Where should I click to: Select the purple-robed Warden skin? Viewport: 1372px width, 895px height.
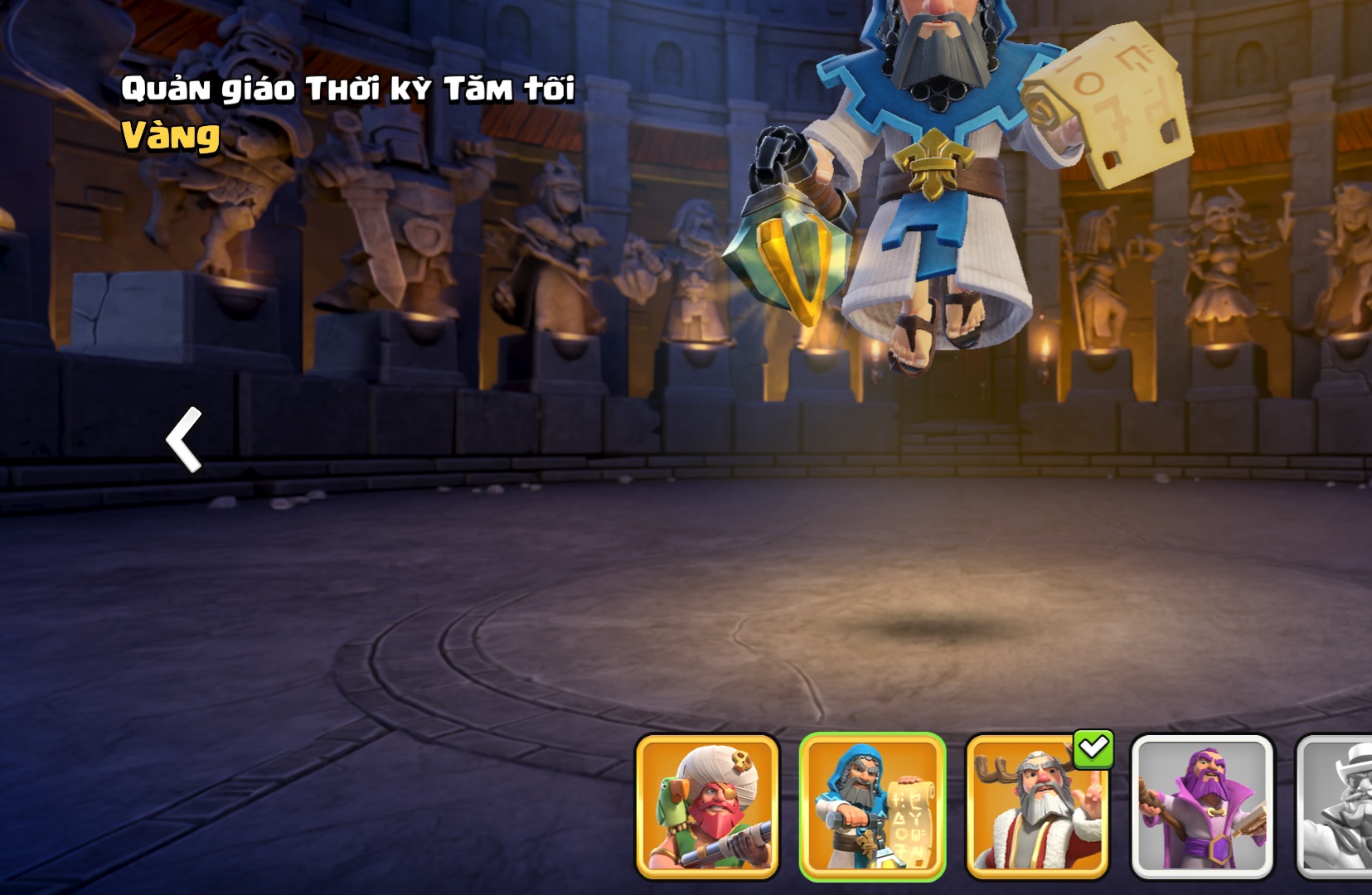pos(1202,805)
